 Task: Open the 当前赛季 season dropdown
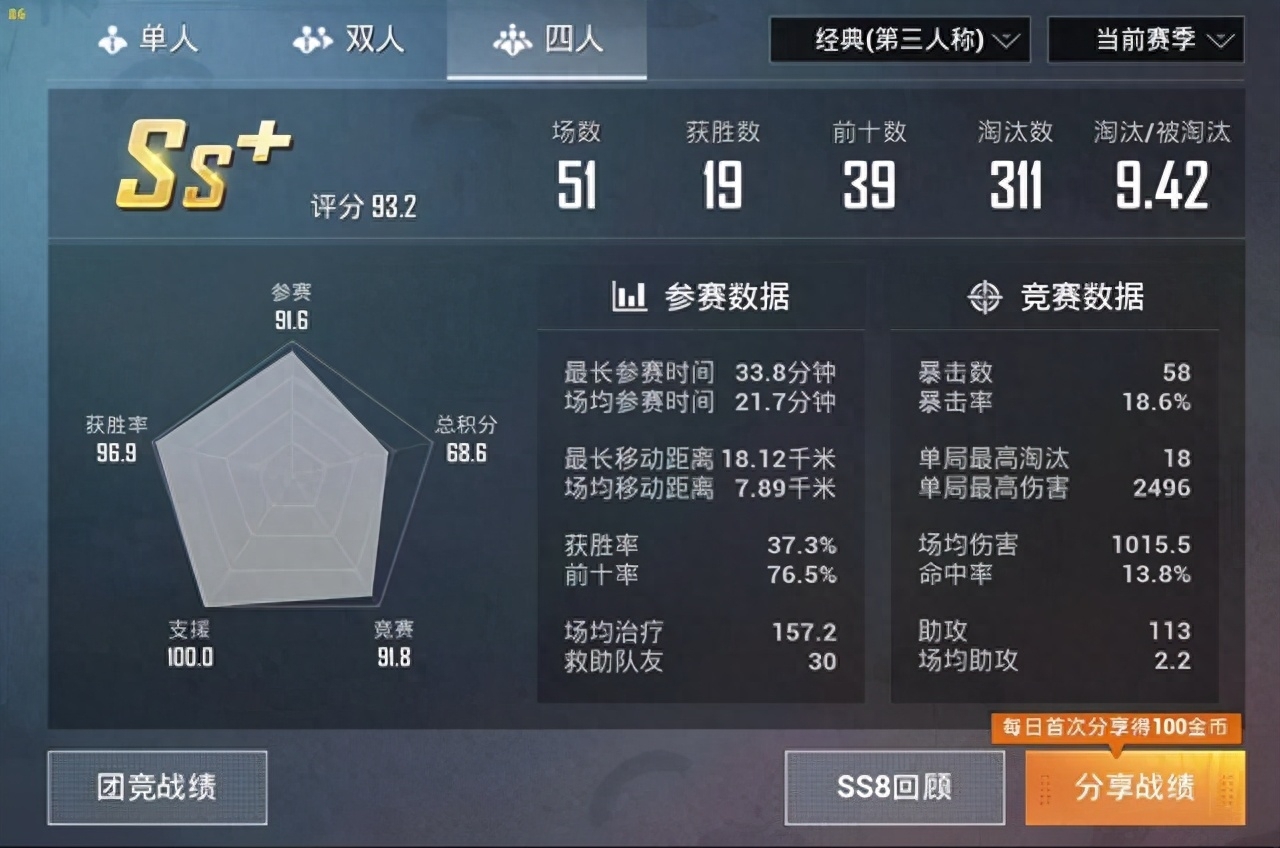[1144, 41]
